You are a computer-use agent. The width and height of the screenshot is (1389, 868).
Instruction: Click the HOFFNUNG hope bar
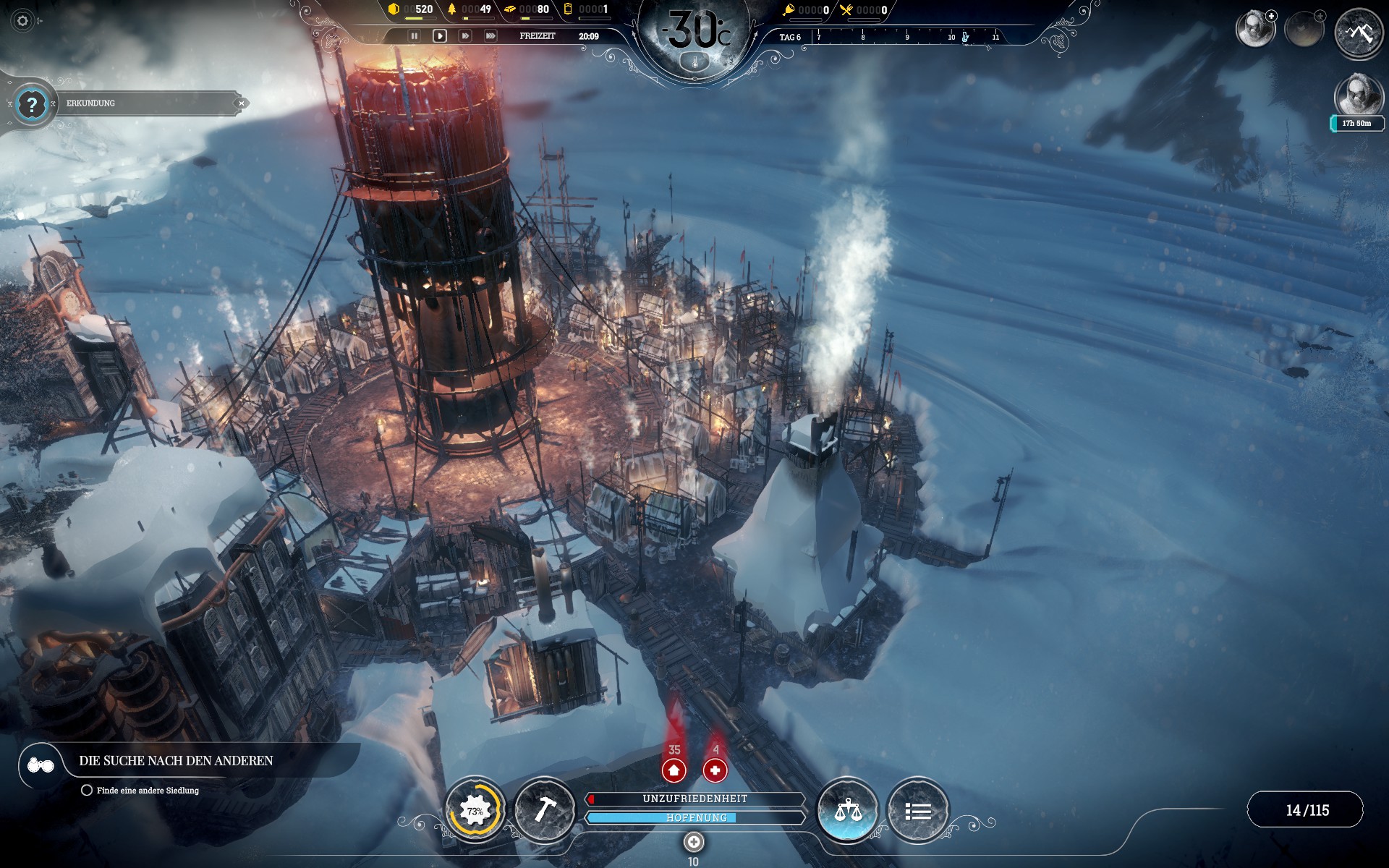[694, 817]
